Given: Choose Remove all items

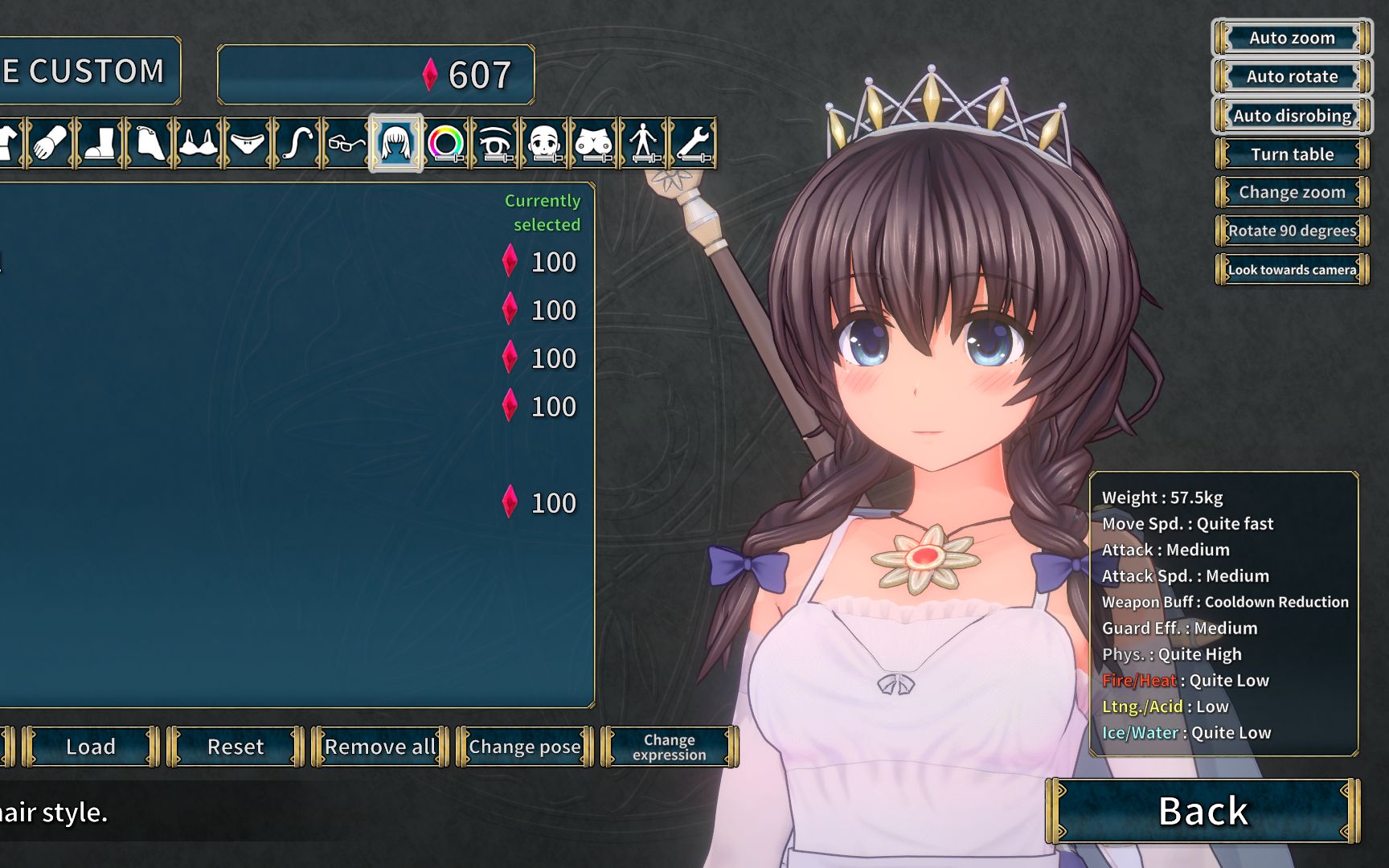Looking at the screenshot, I should [379, 747].
